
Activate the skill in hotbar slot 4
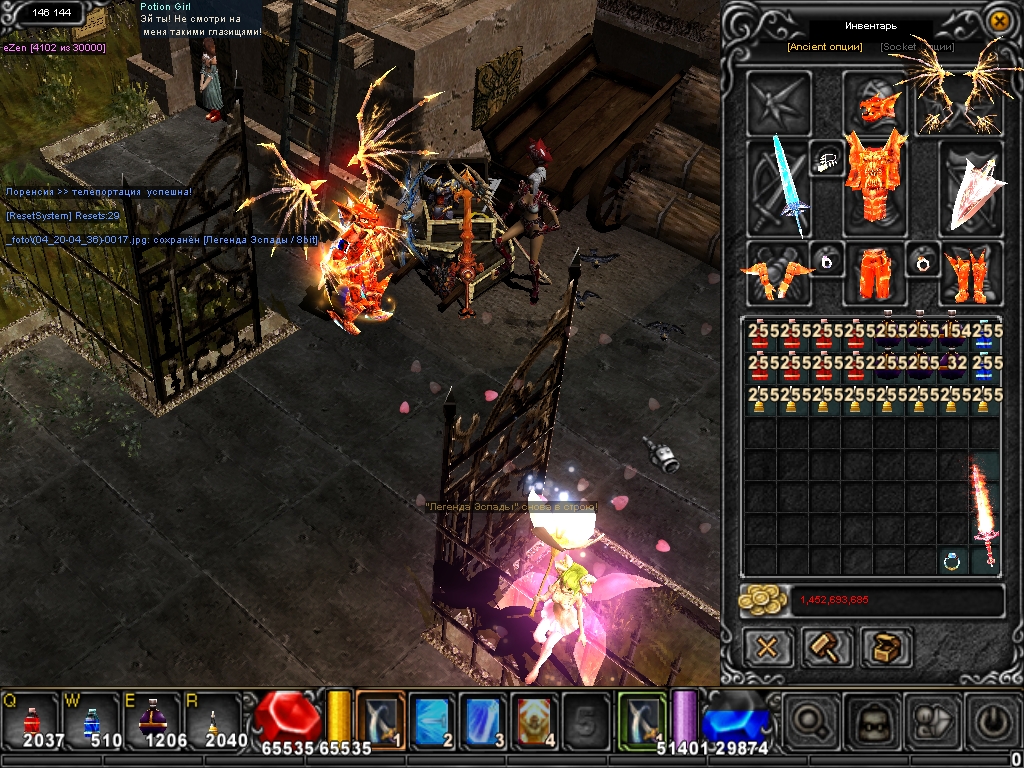click(535, 720)
